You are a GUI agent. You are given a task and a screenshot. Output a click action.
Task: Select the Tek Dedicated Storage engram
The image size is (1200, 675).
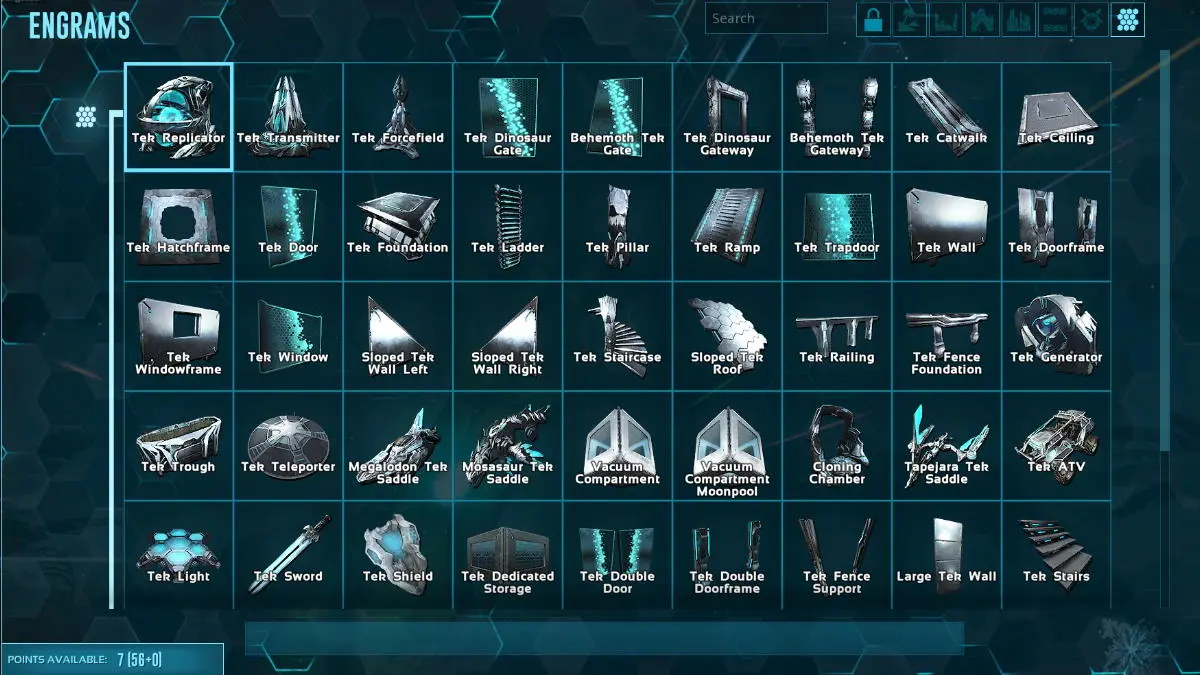[x=507, y=555]
